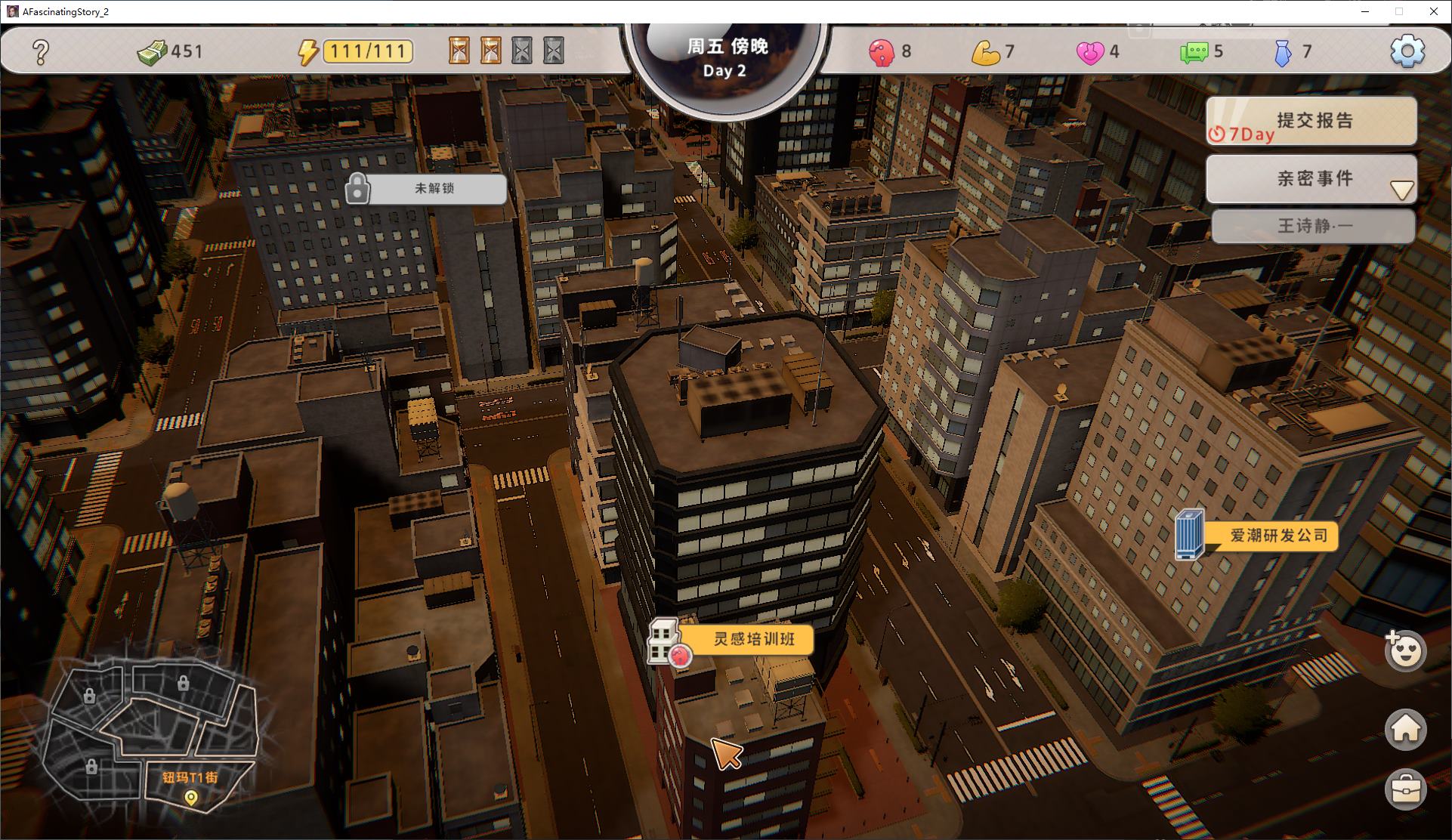Open the gear settings menu
1452x840 pixels.
click(1407, 51)
